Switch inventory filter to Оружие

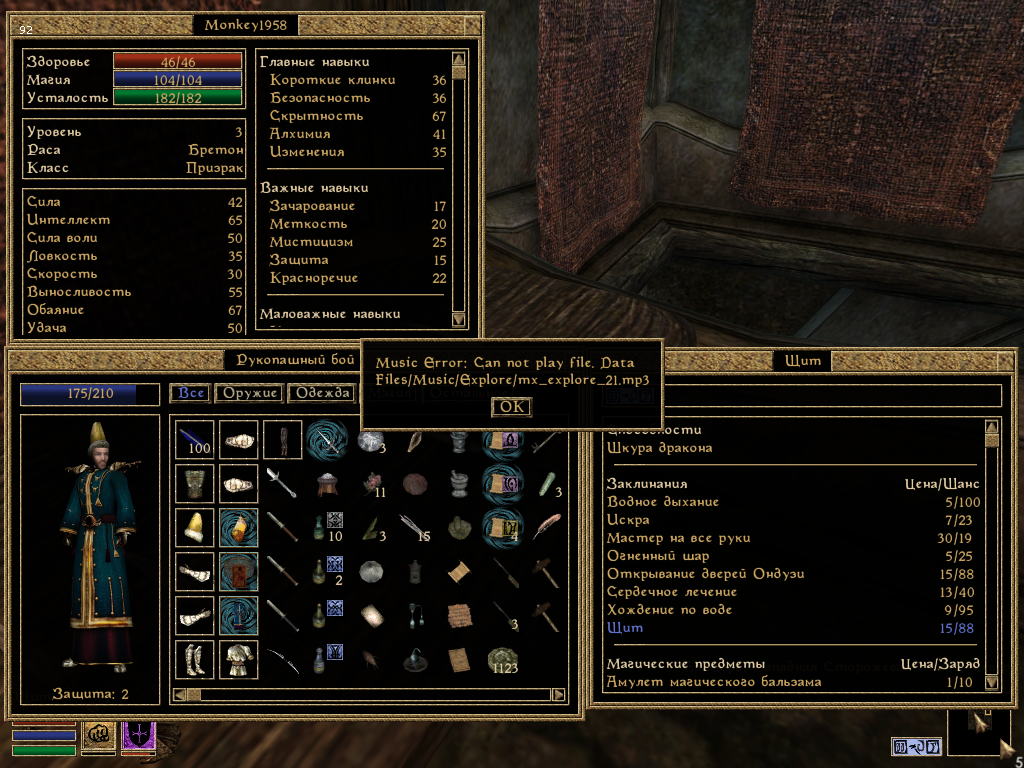coord(249,393)
